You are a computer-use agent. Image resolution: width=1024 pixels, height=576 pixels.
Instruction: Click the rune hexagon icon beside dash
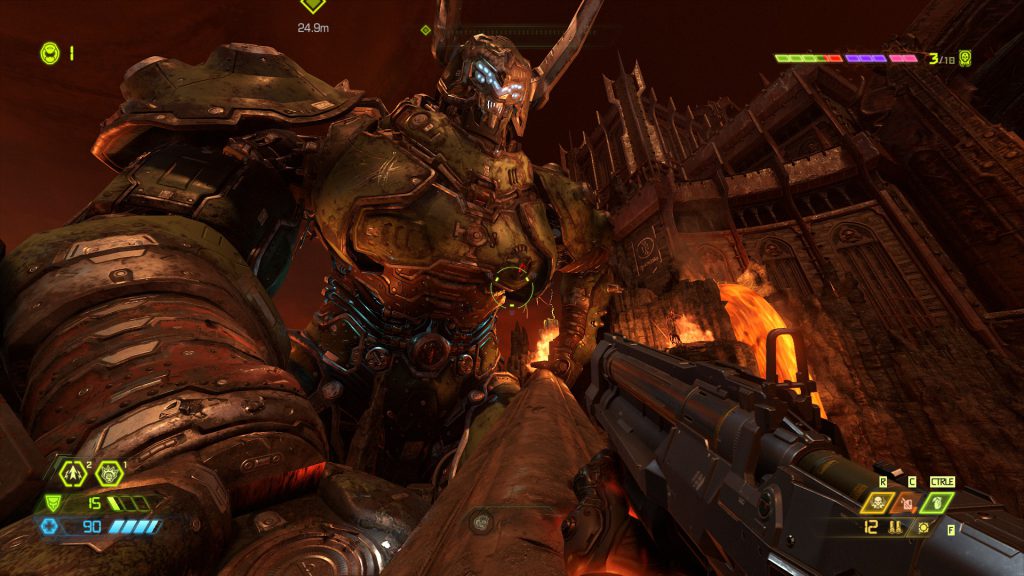coord(108,473)
